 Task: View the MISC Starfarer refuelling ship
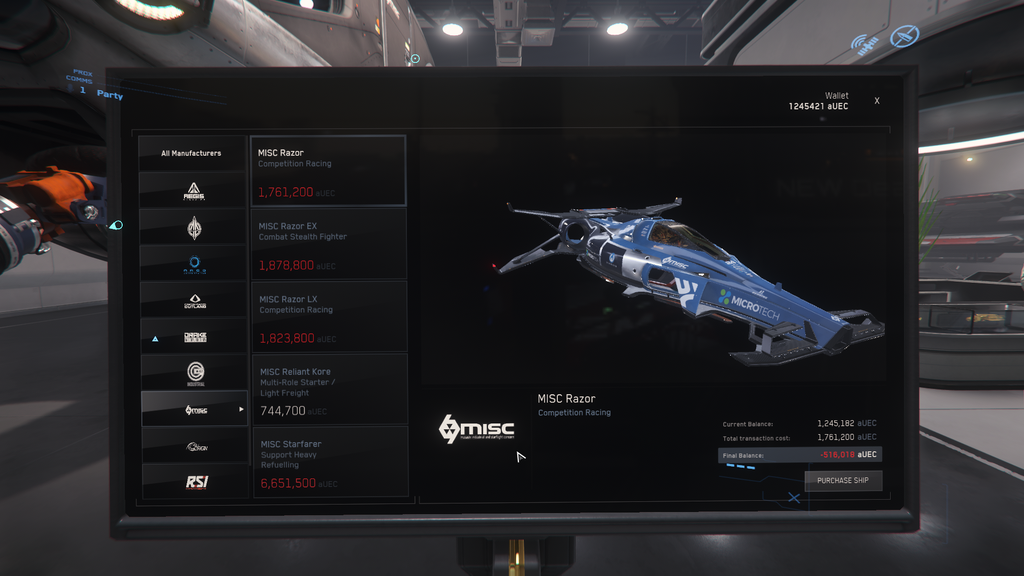tap(328, 461)
